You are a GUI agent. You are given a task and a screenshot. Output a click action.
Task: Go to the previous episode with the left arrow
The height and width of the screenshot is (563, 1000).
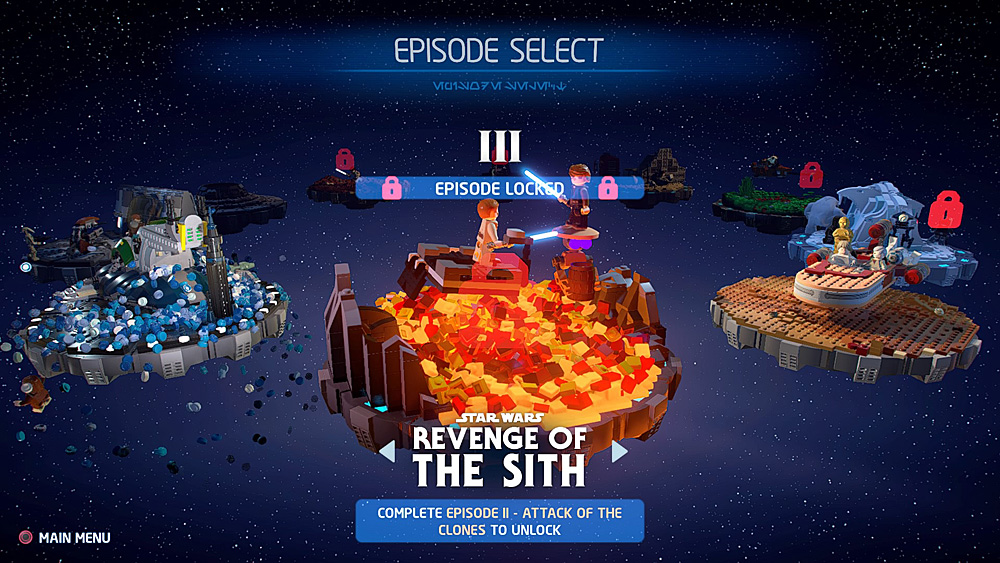tap(387, 452)
